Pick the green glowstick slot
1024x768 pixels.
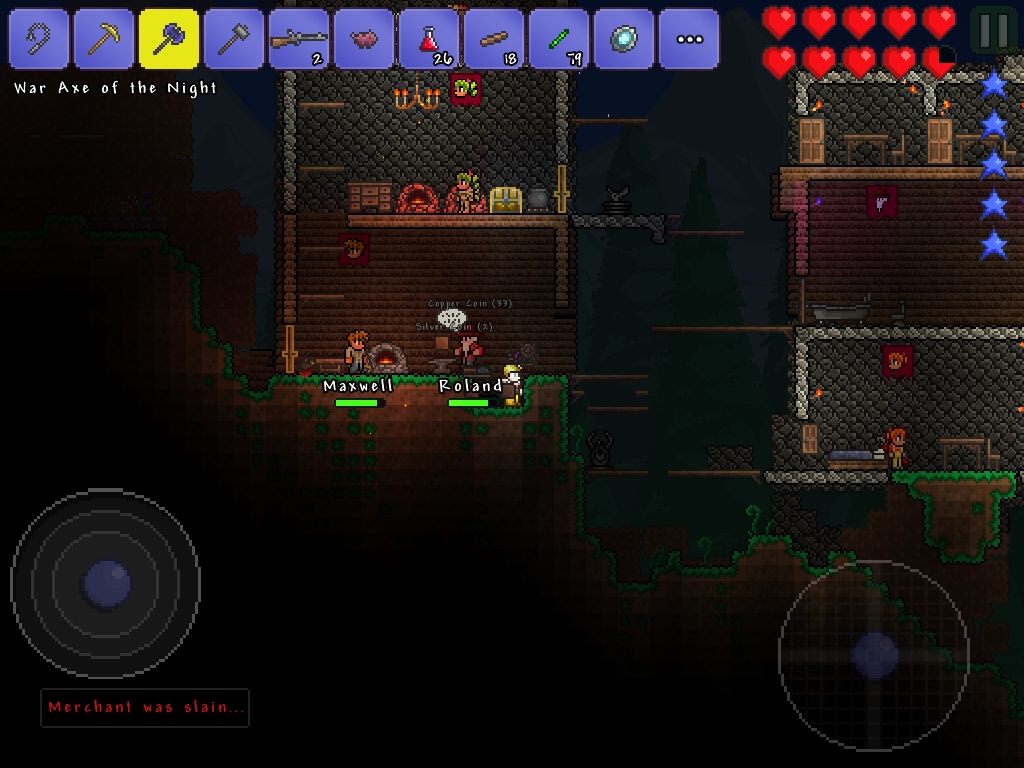pyautogui.click(x=559, y=39)
